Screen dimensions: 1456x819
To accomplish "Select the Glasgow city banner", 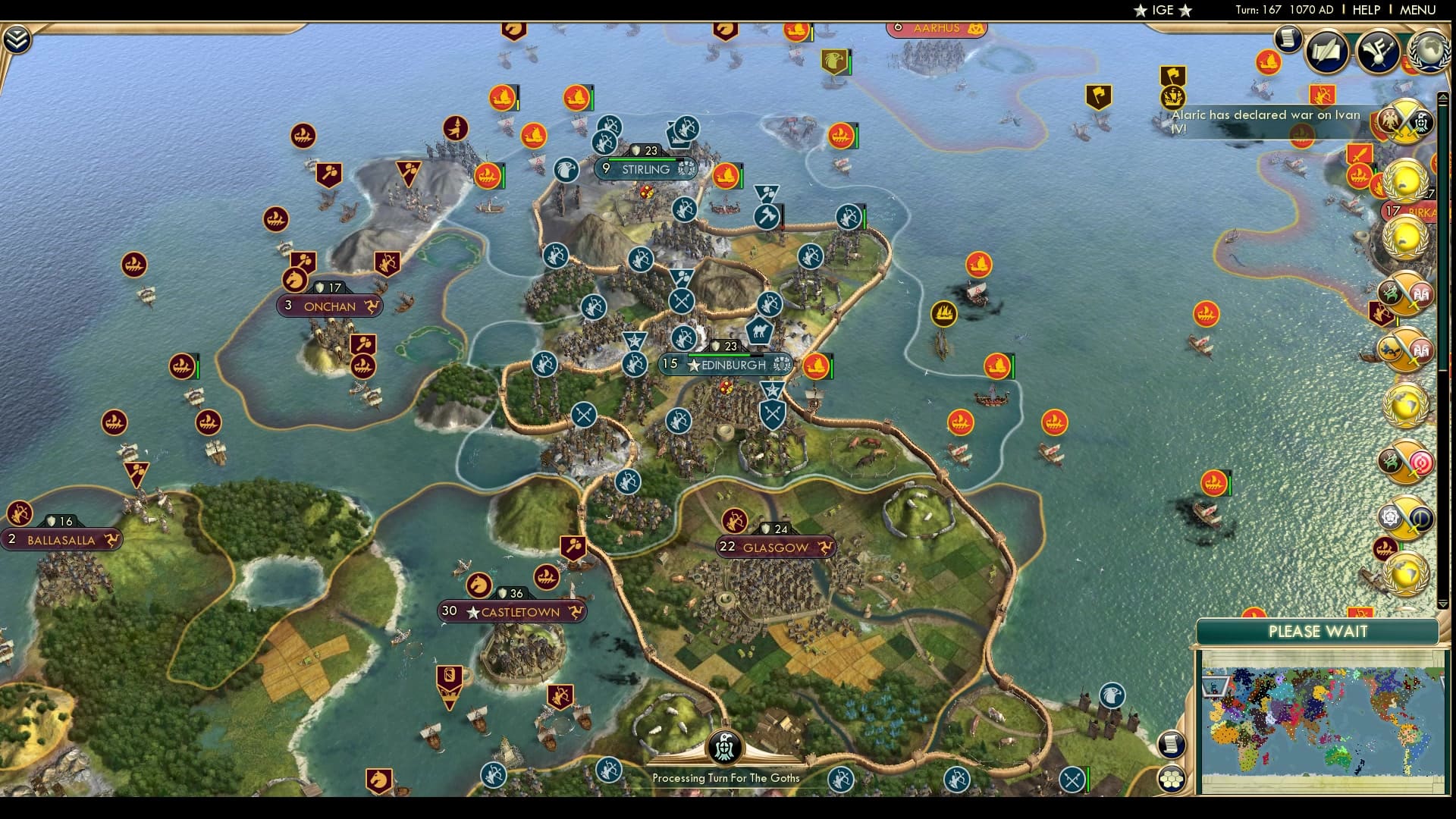I will pyautogui.click(x=775, y=544).
